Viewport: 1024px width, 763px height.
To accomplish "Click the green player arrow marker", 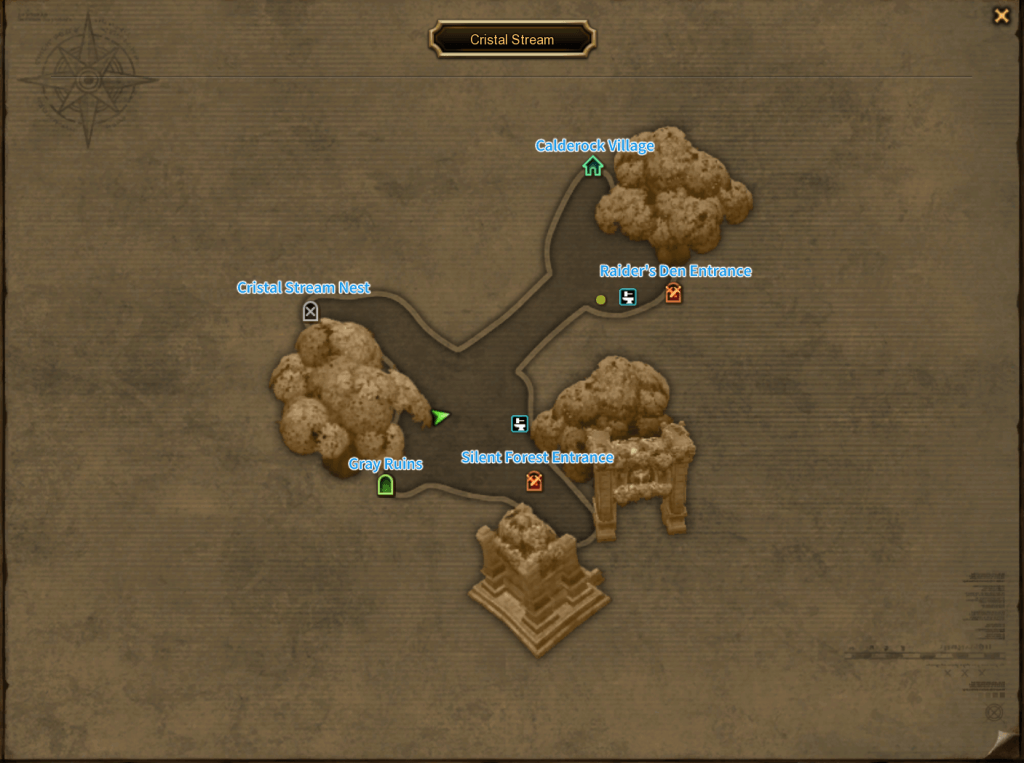I will coord(440,417).
